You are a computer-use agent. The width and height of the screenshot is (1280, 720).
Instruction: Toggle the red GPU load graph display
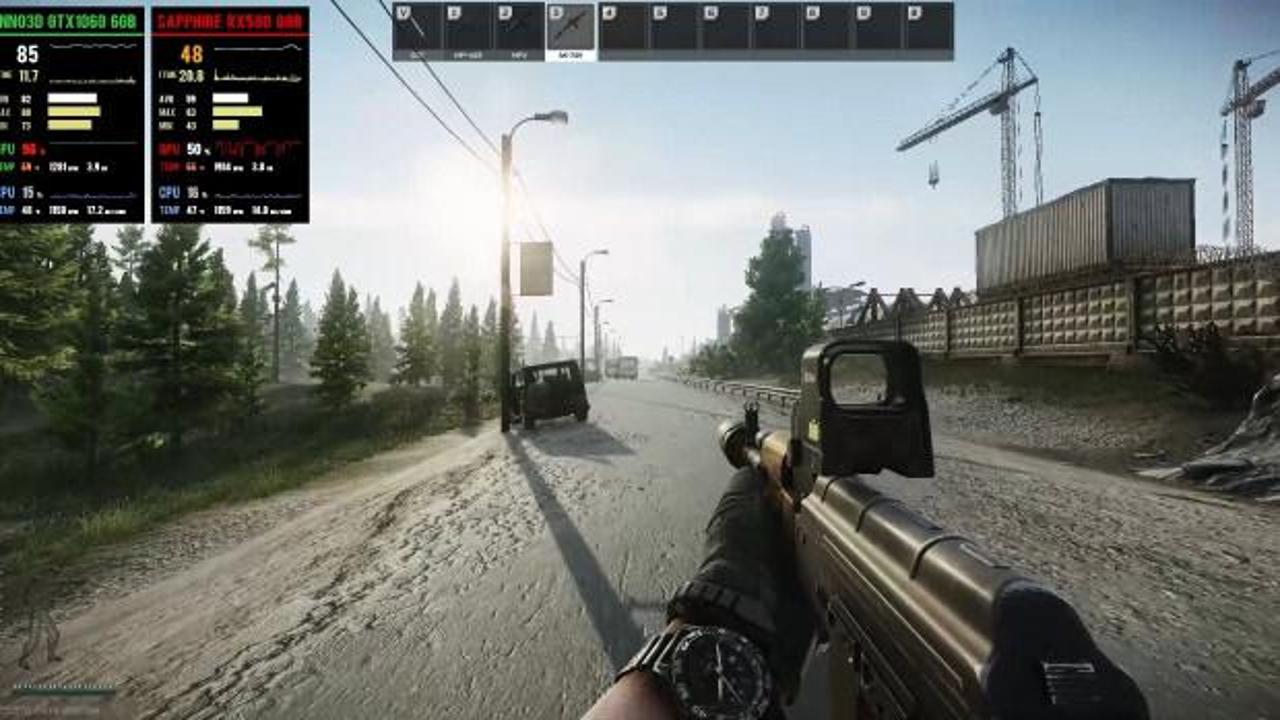coord(255,150)
